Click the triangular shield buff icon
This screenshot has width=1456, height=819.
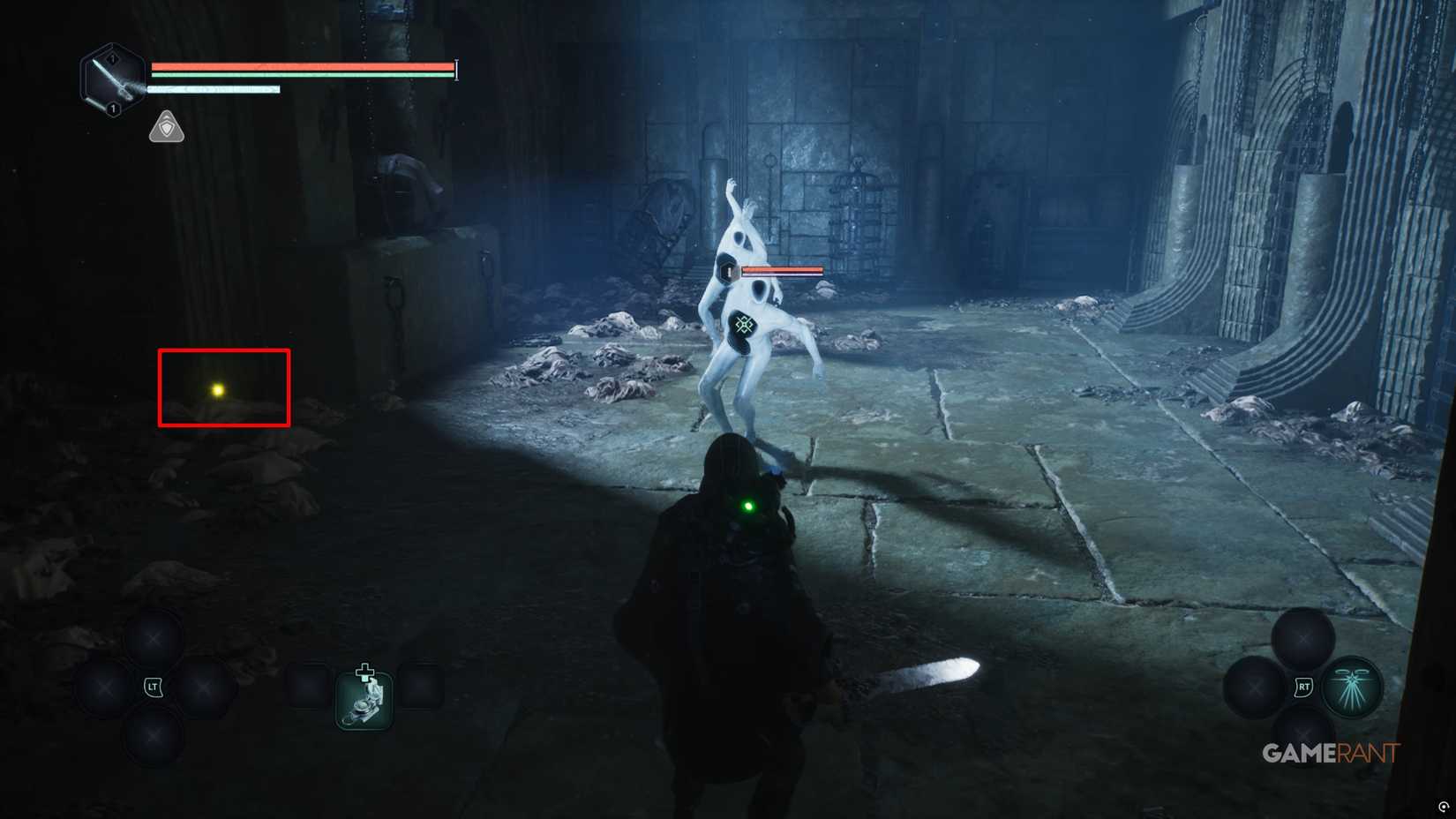(166, 127)
